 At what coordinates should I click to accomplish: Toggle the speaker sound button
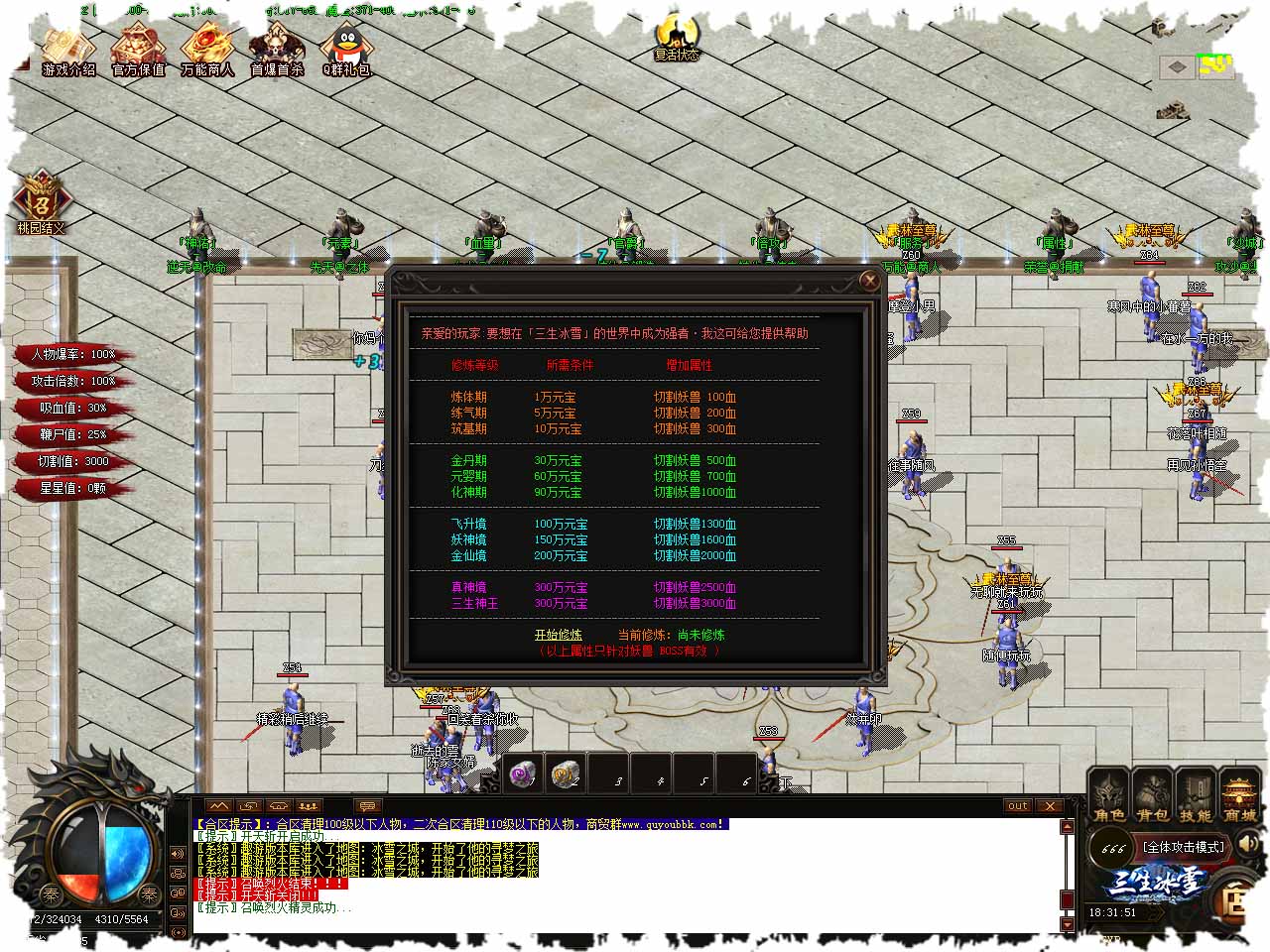[x=1249, y=844]
